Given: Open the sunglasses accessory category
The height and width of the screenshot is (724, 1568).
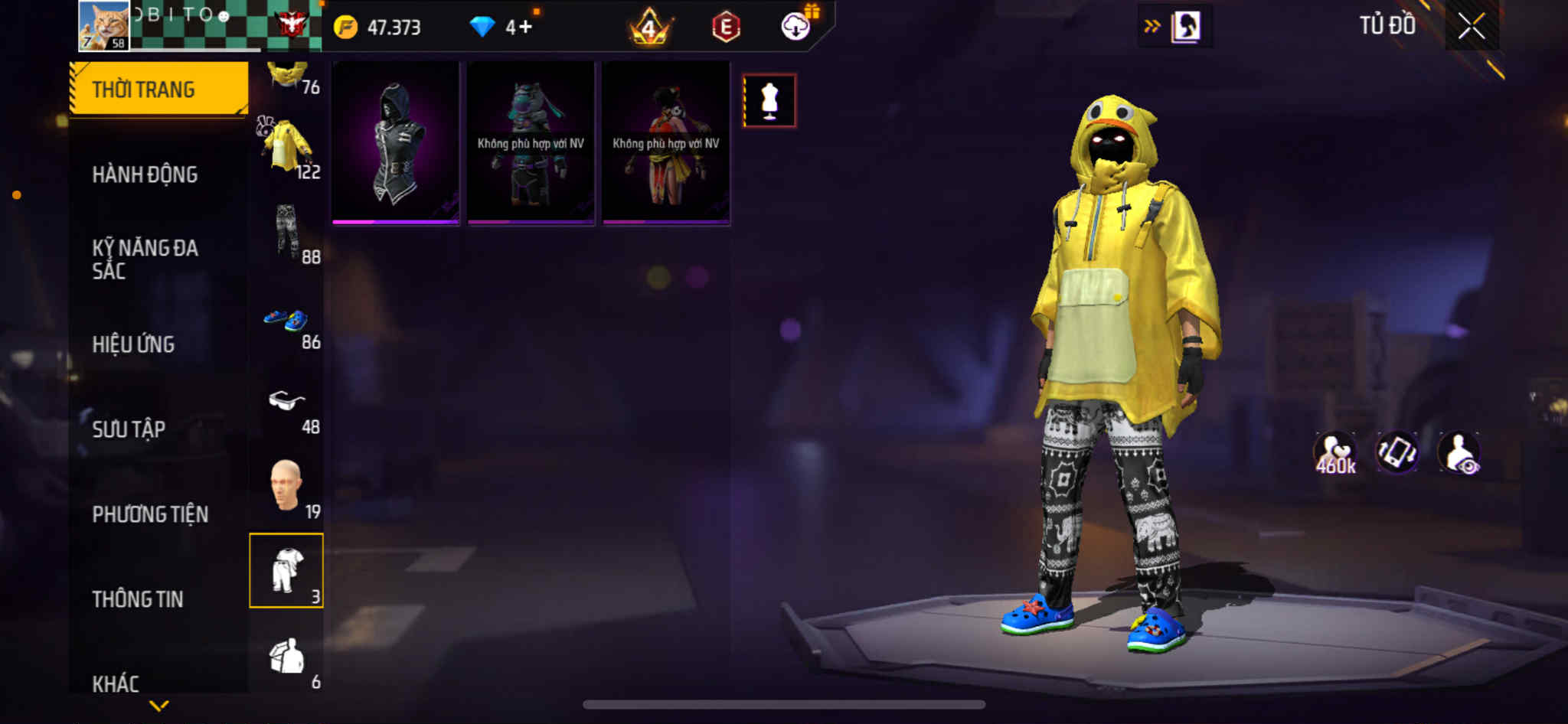Looking at the screenshot, I should 287,402.
